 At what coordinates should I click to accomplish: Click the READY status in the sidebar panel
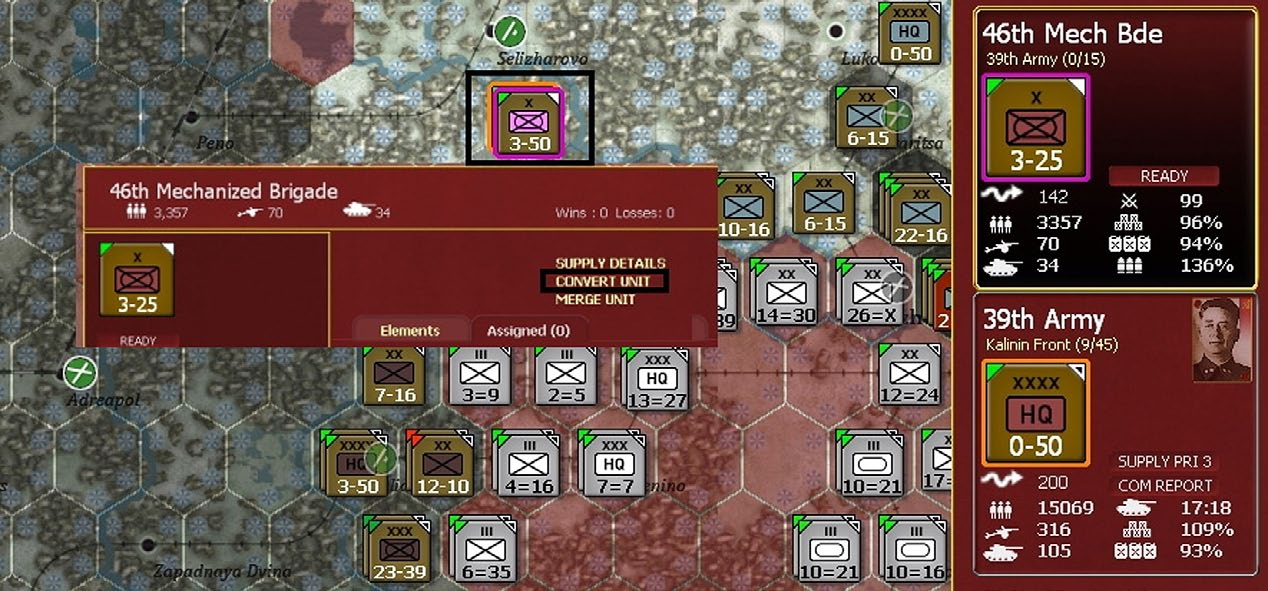(x=1164, y=176)
